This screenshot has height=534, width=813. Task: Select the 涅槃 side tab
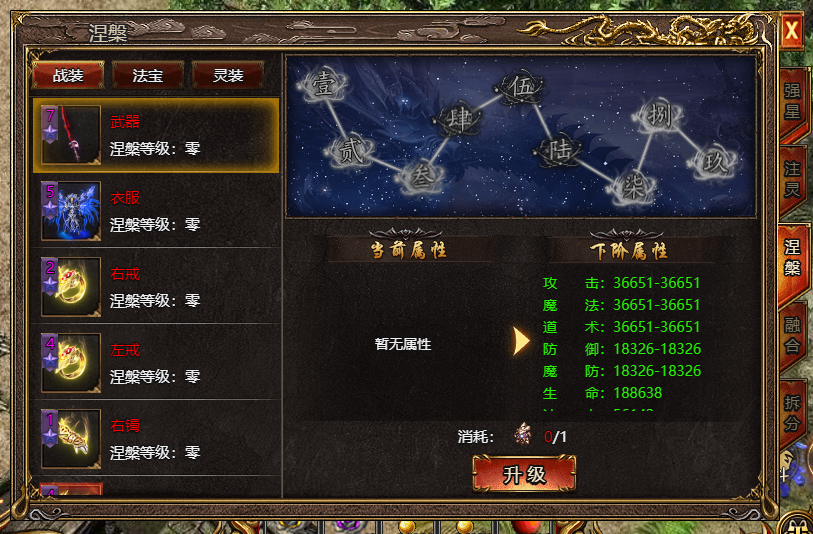click(792, 257)
